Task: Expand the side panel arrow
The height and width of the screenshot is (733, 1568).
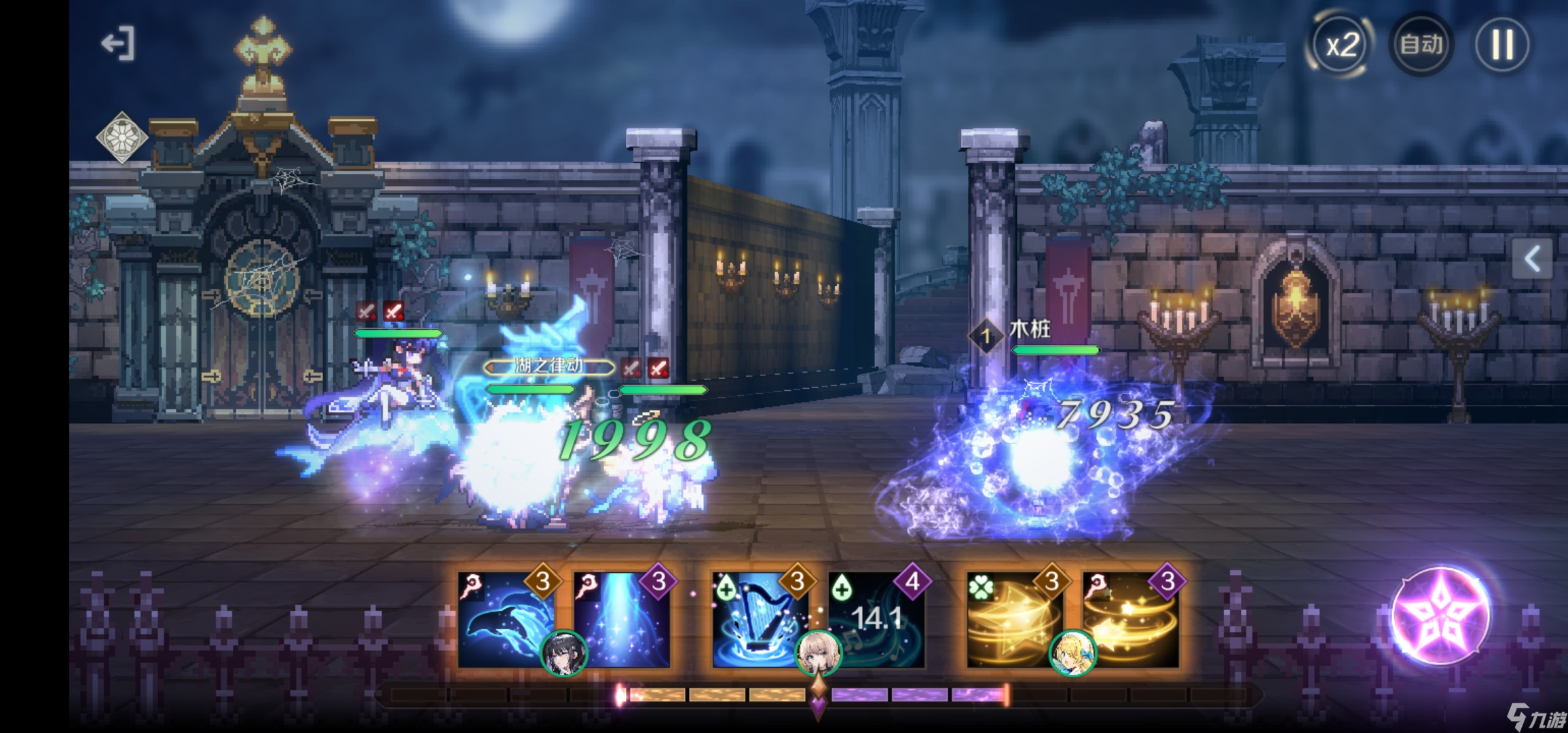Action: (1532, 259)
